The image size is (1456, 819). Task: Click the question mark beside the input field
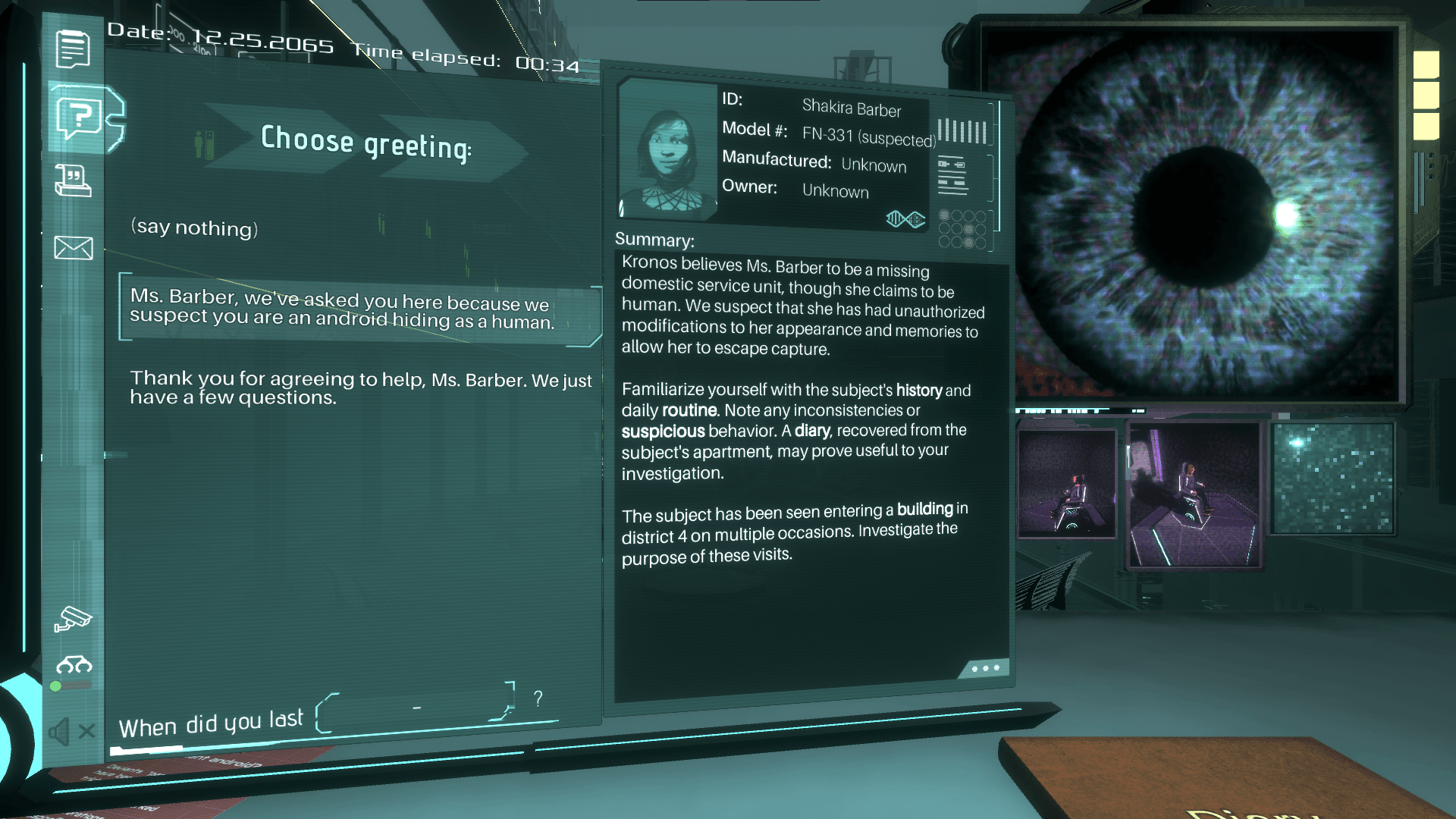click(x=538, y=698)
